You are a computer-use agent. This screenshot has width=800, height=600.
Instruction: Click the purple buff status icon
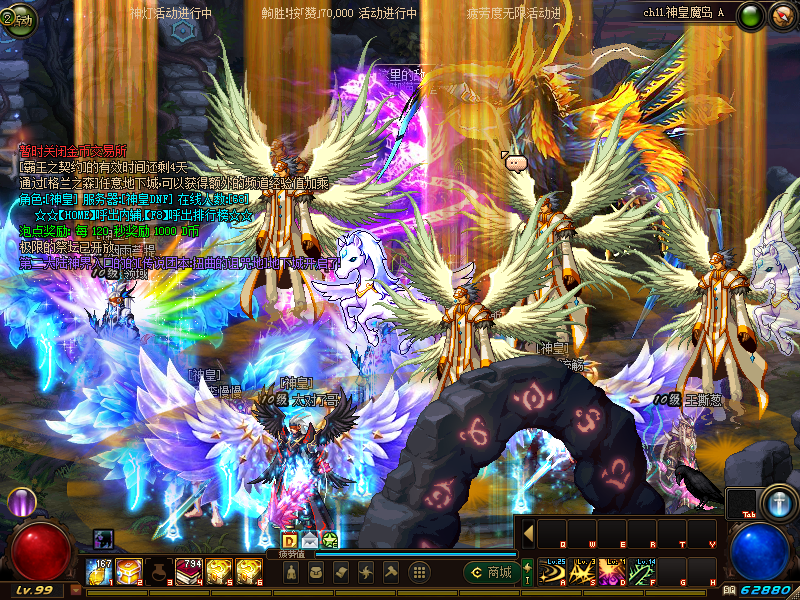(x=104, y=539)
